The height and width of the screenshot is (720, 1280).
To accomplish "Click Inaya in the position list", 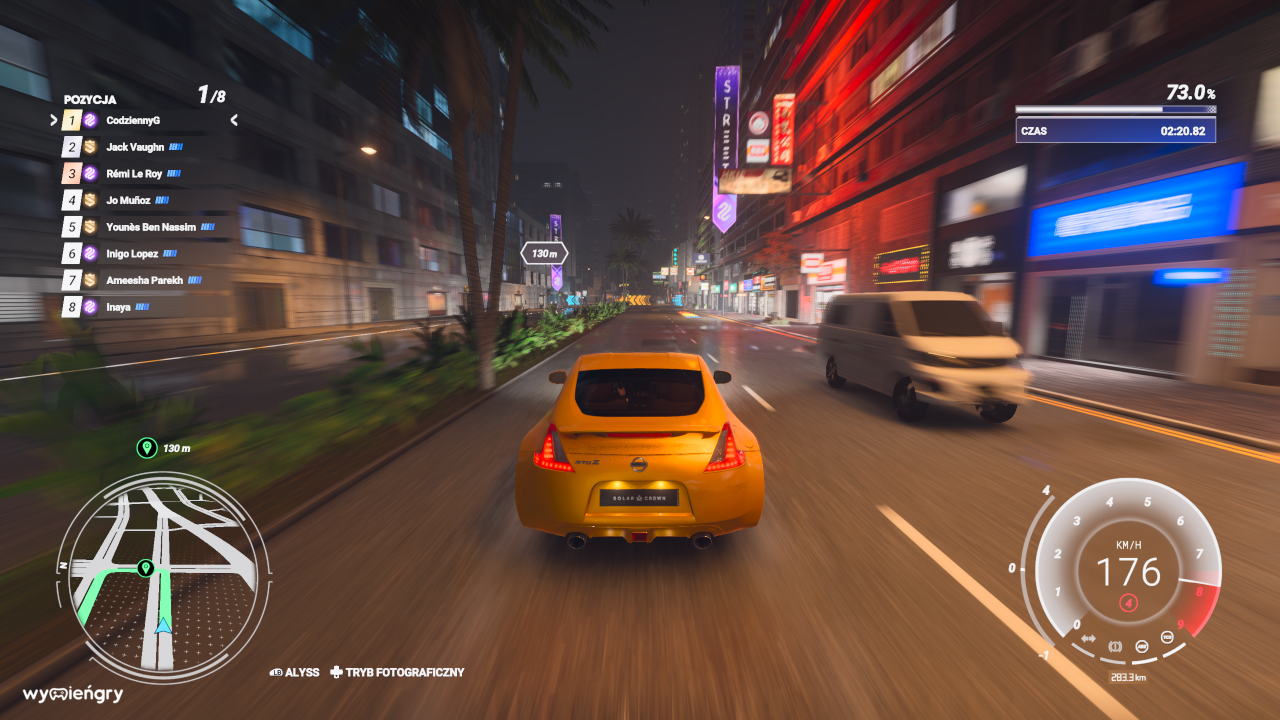I will (118, 307).
